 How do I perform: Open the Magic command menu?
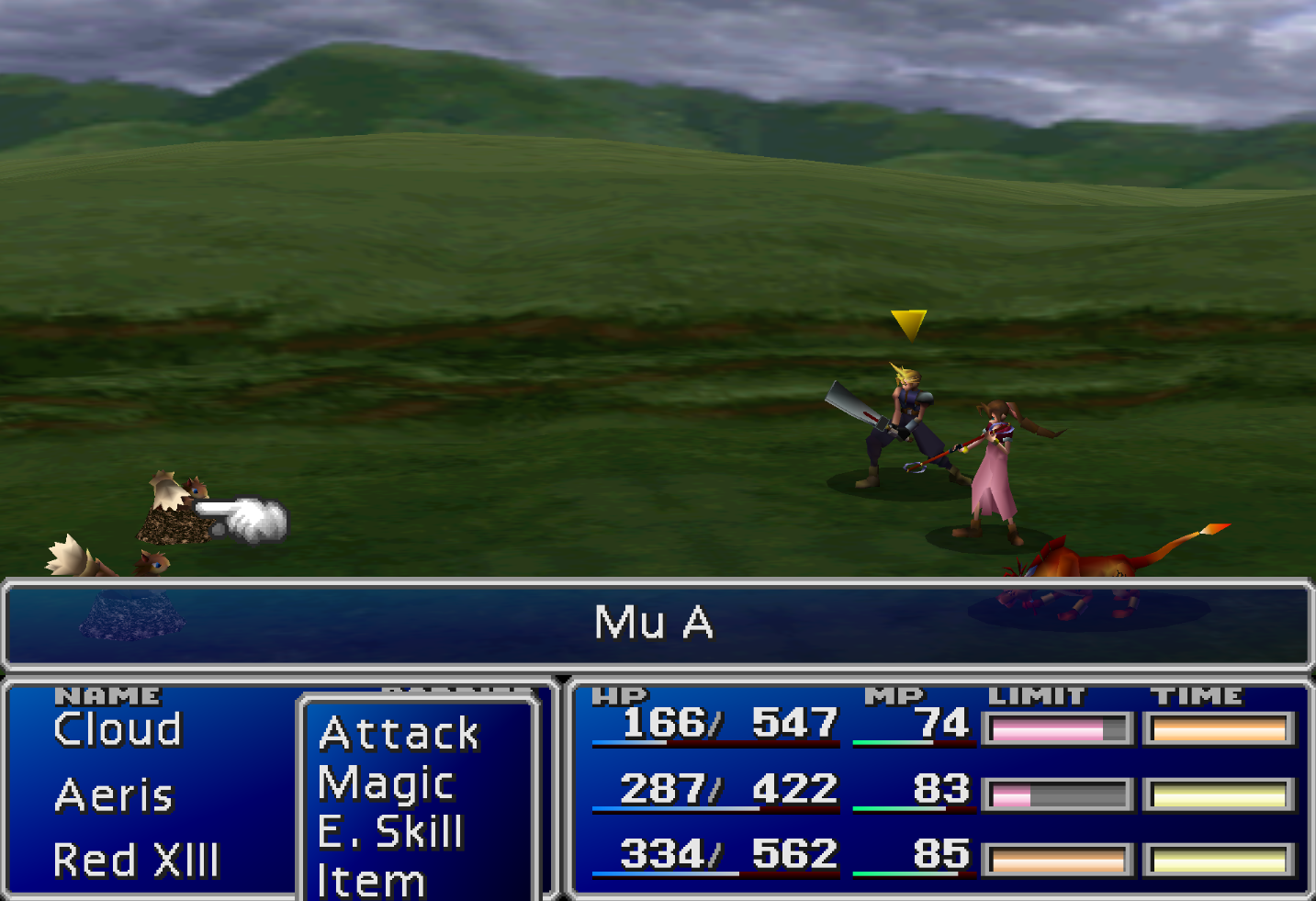pos(384,783)
